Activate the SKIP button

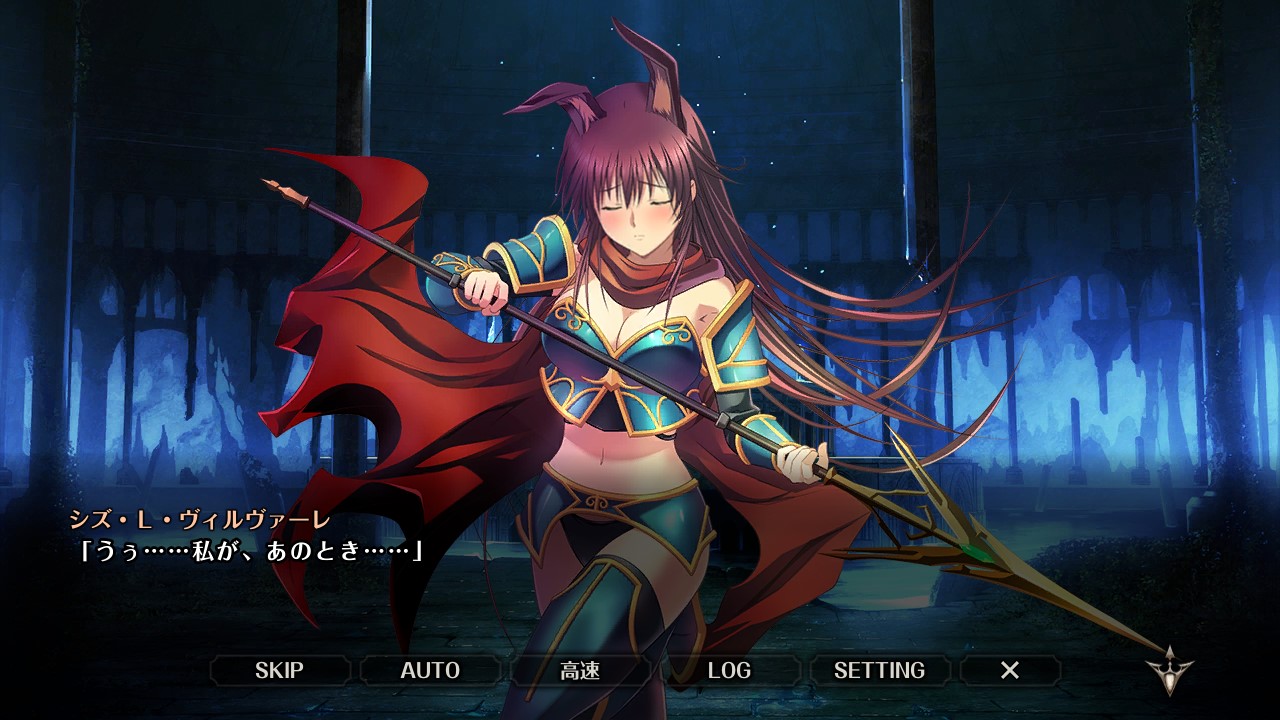coord(279,670)
